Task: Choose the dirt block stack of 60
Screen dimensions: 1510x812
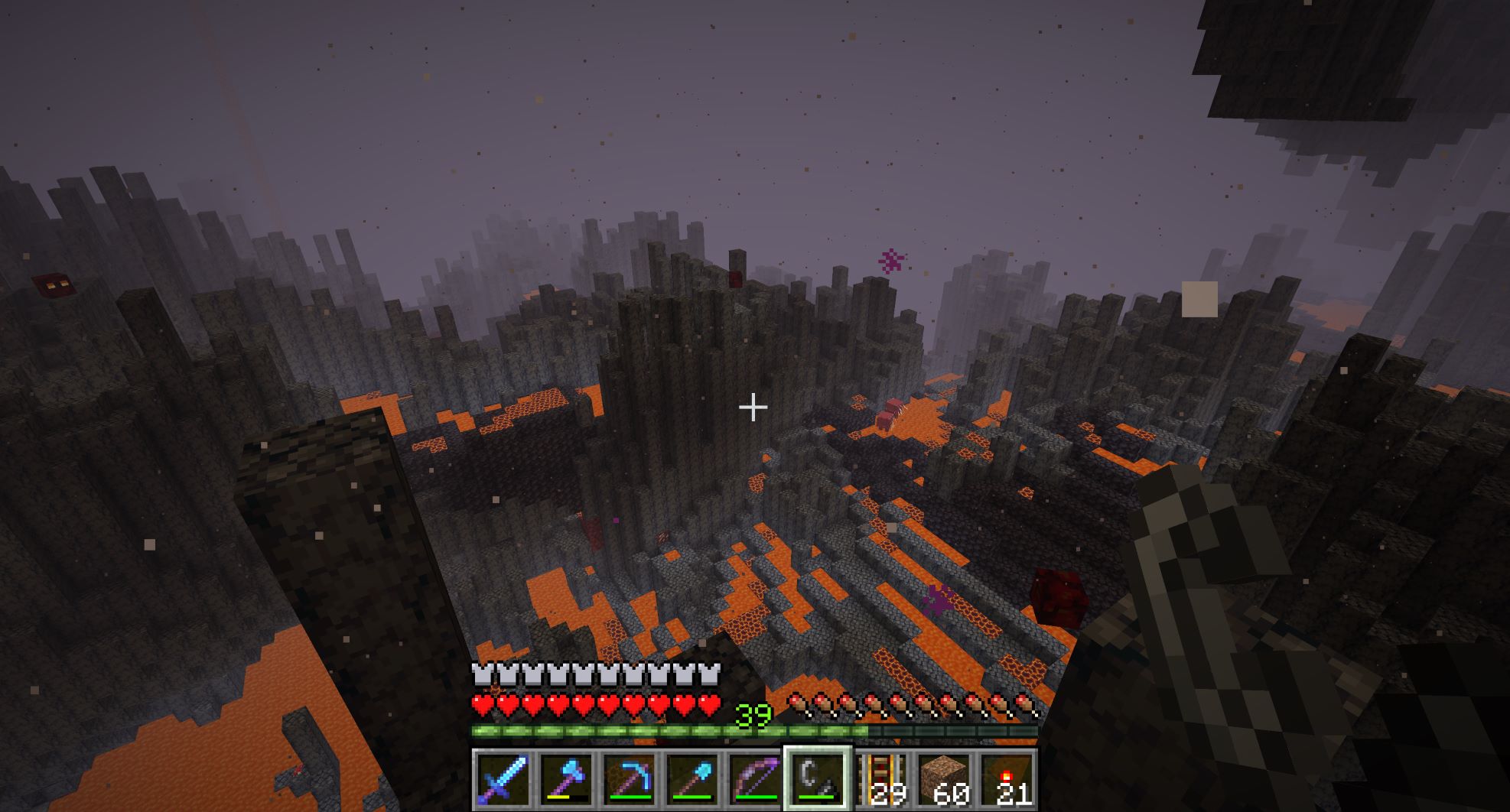Action: (x=944, y=779)
